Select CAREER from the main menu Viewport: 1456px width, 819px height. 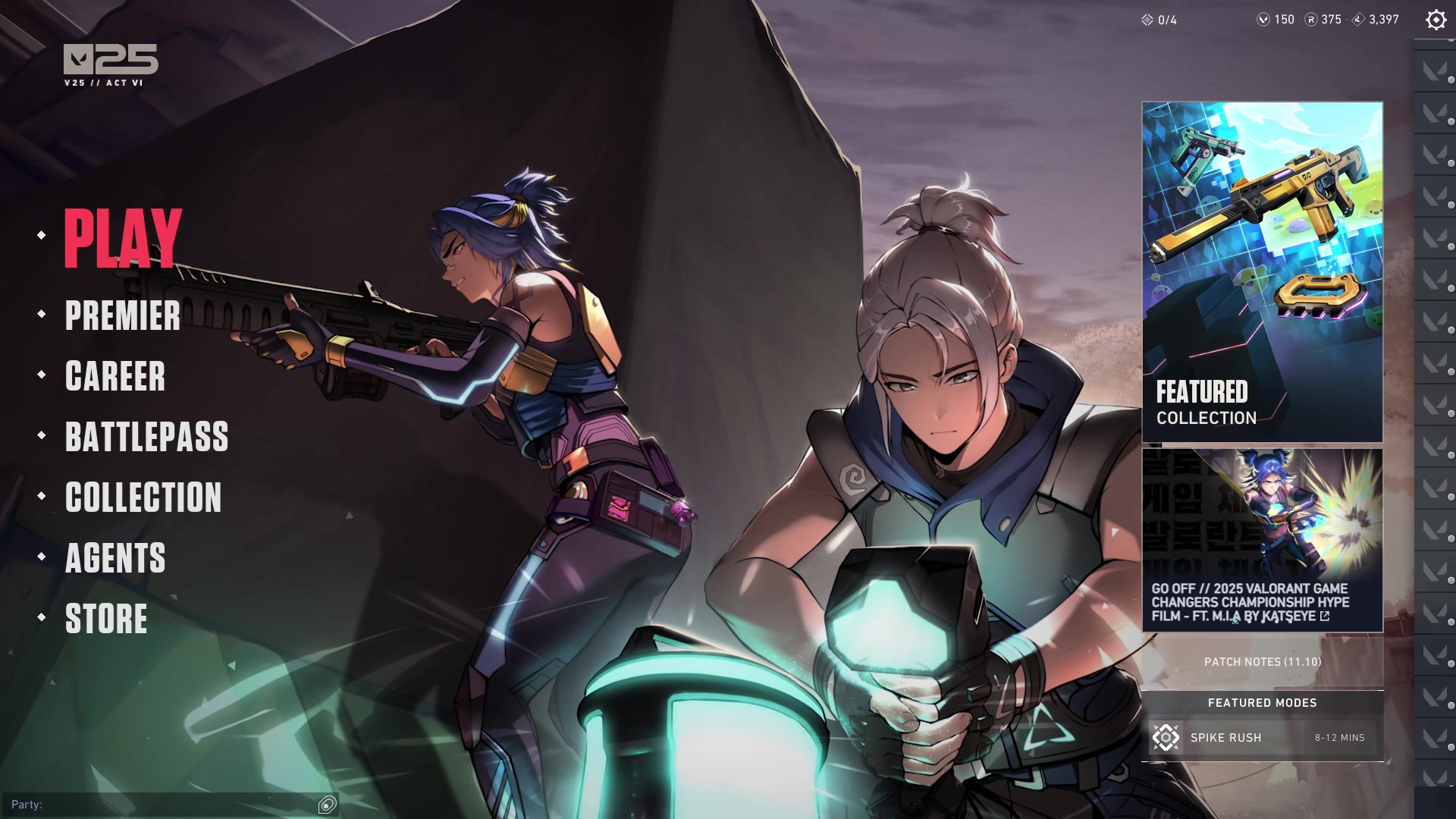point(115,378)
